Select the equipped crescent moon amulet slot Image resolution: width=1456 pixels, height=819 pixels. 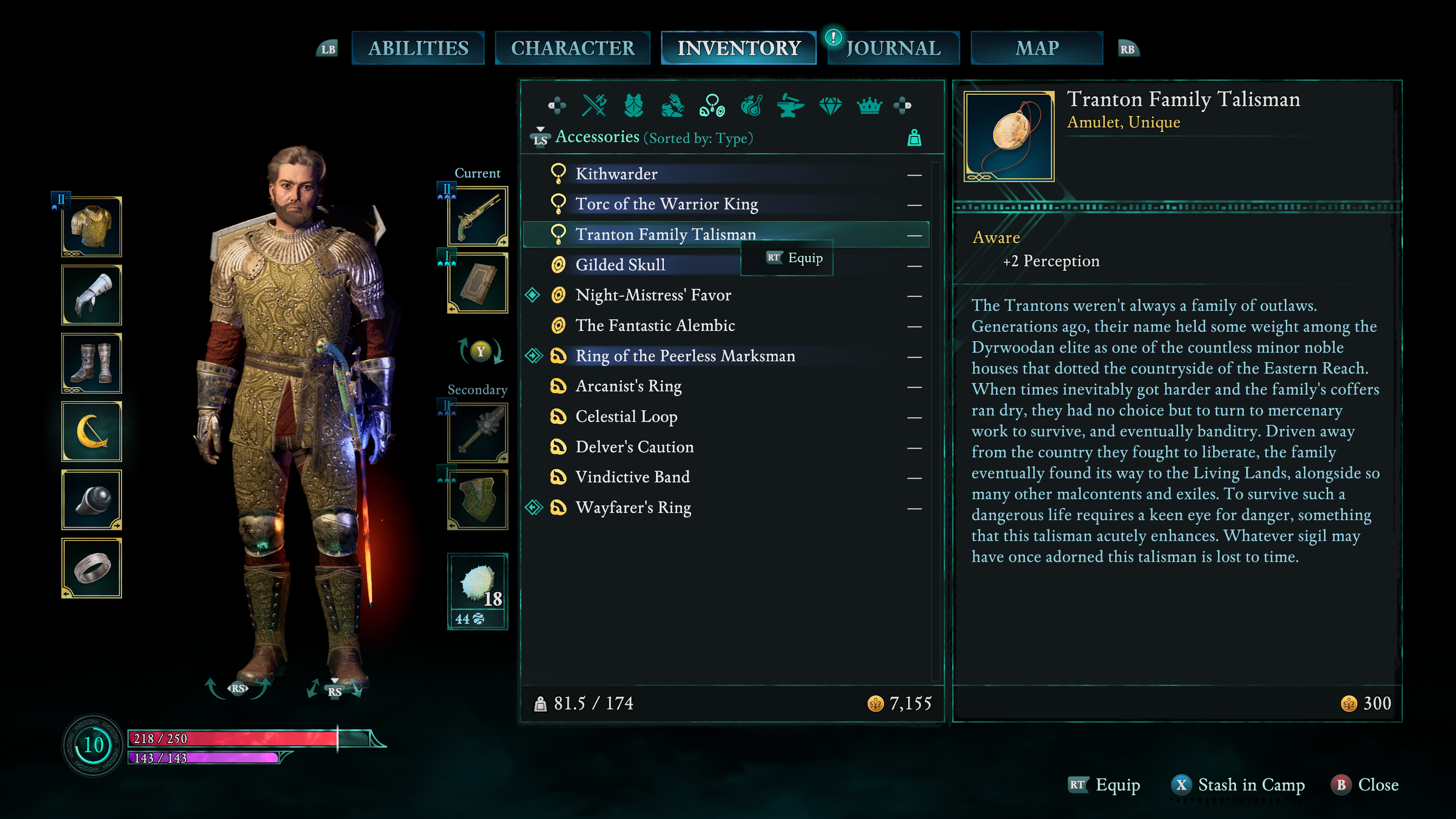(x=91, y=432)
